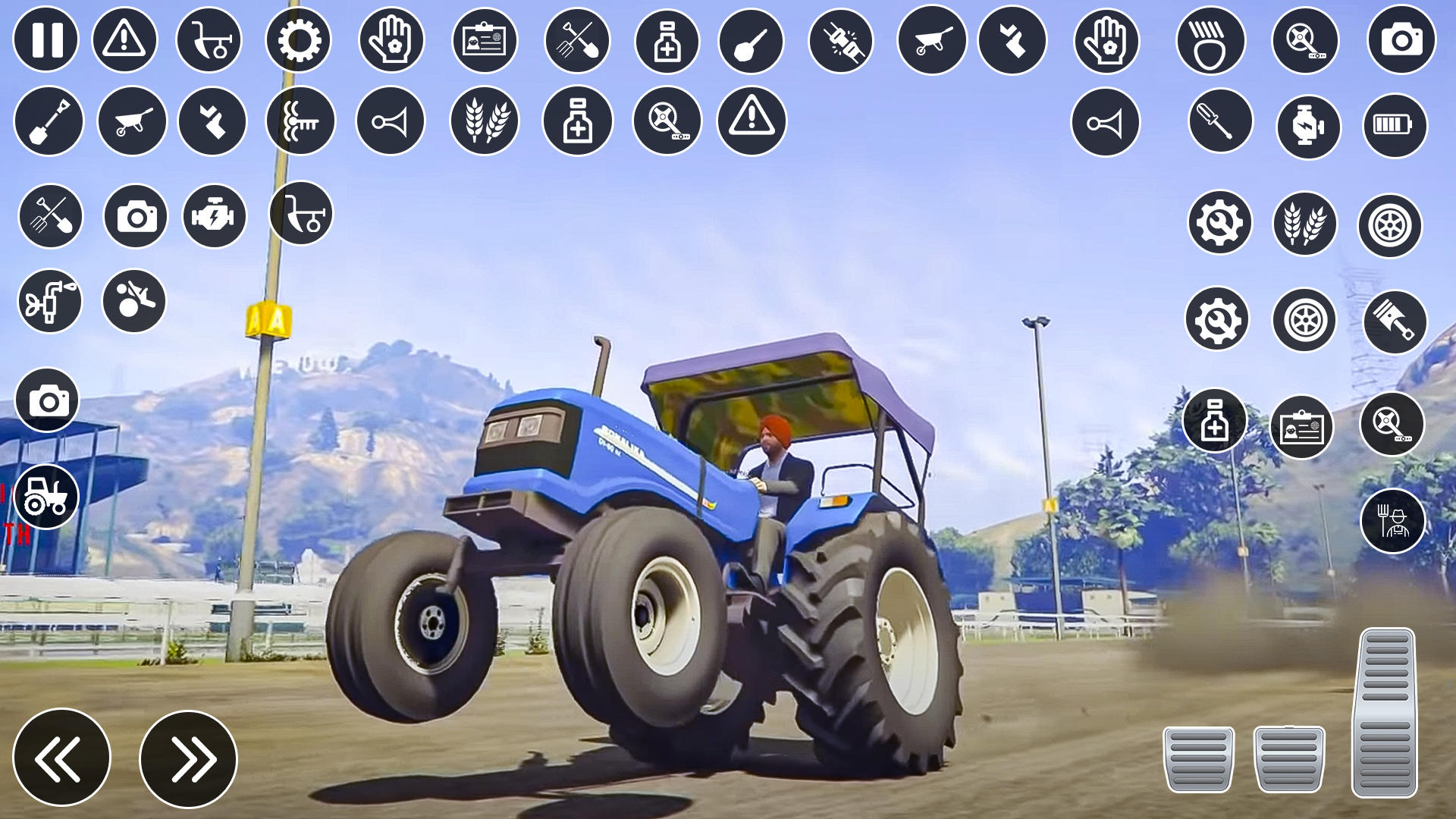Pause the game
Viewport: 1456px width, 819px height.
(47, 39)
